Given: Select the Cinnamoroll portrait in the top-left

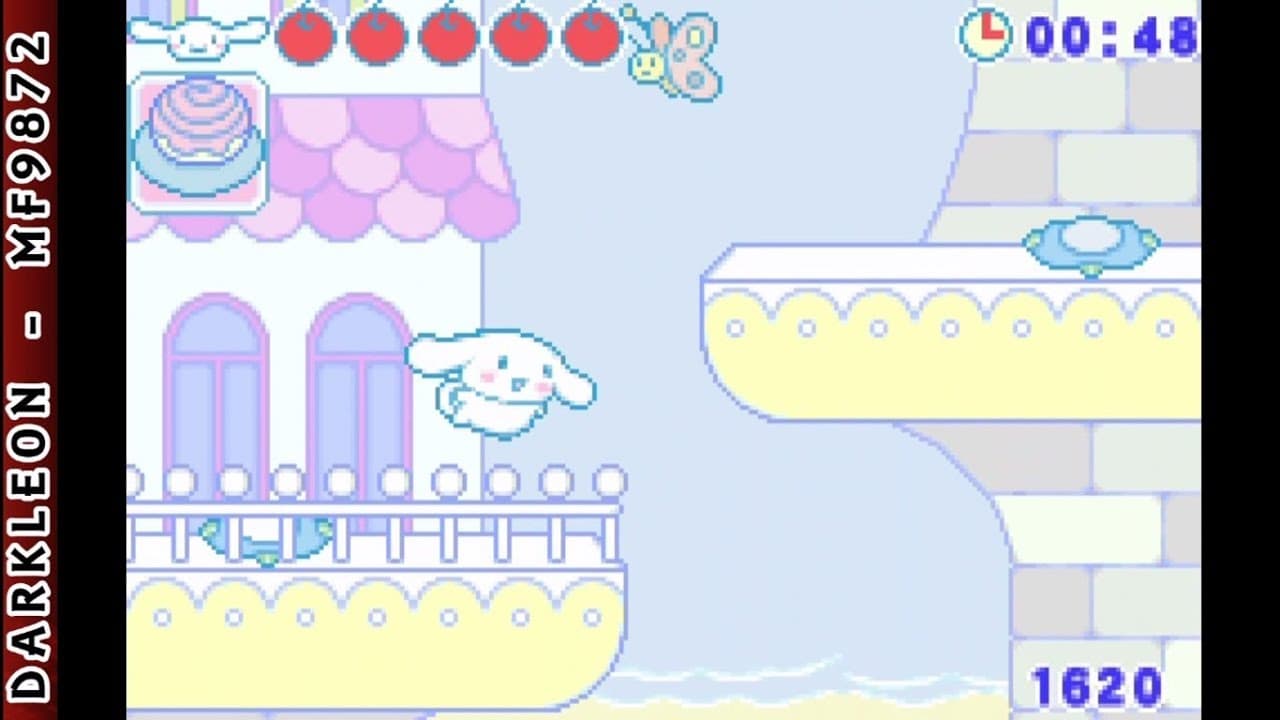Looking at the screenshot, I should point(196,35).
